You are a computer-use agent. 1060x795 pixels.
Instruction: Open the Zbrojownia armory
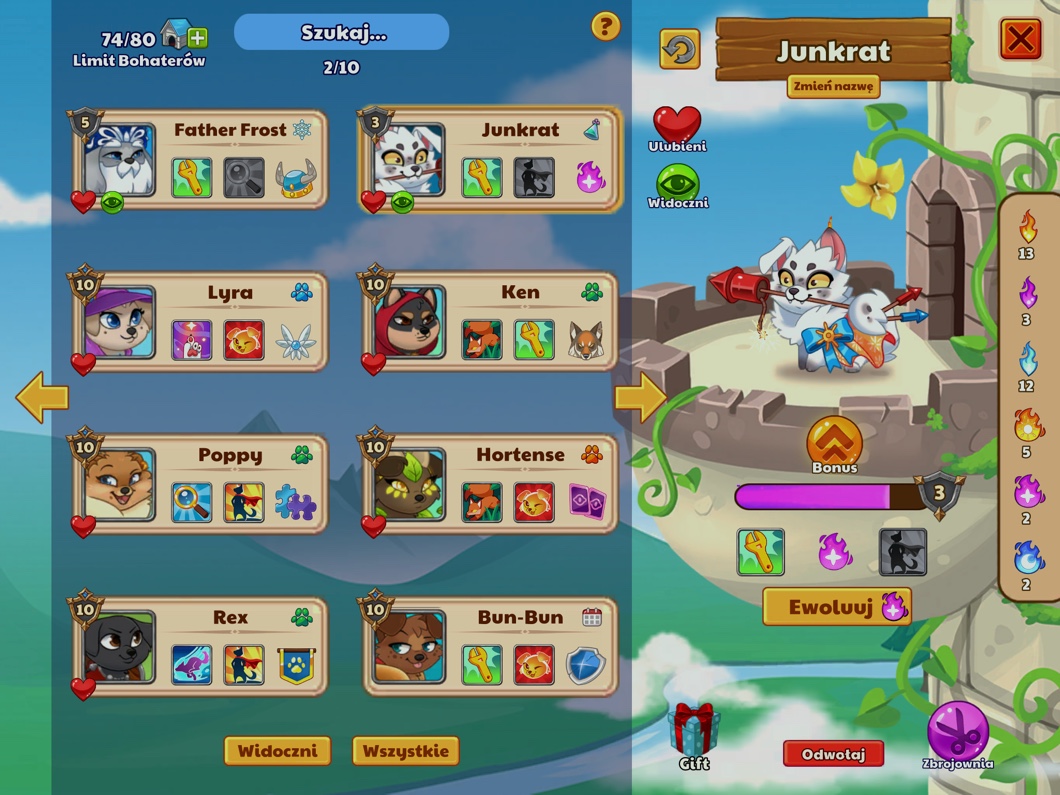(x=957, y=733)
